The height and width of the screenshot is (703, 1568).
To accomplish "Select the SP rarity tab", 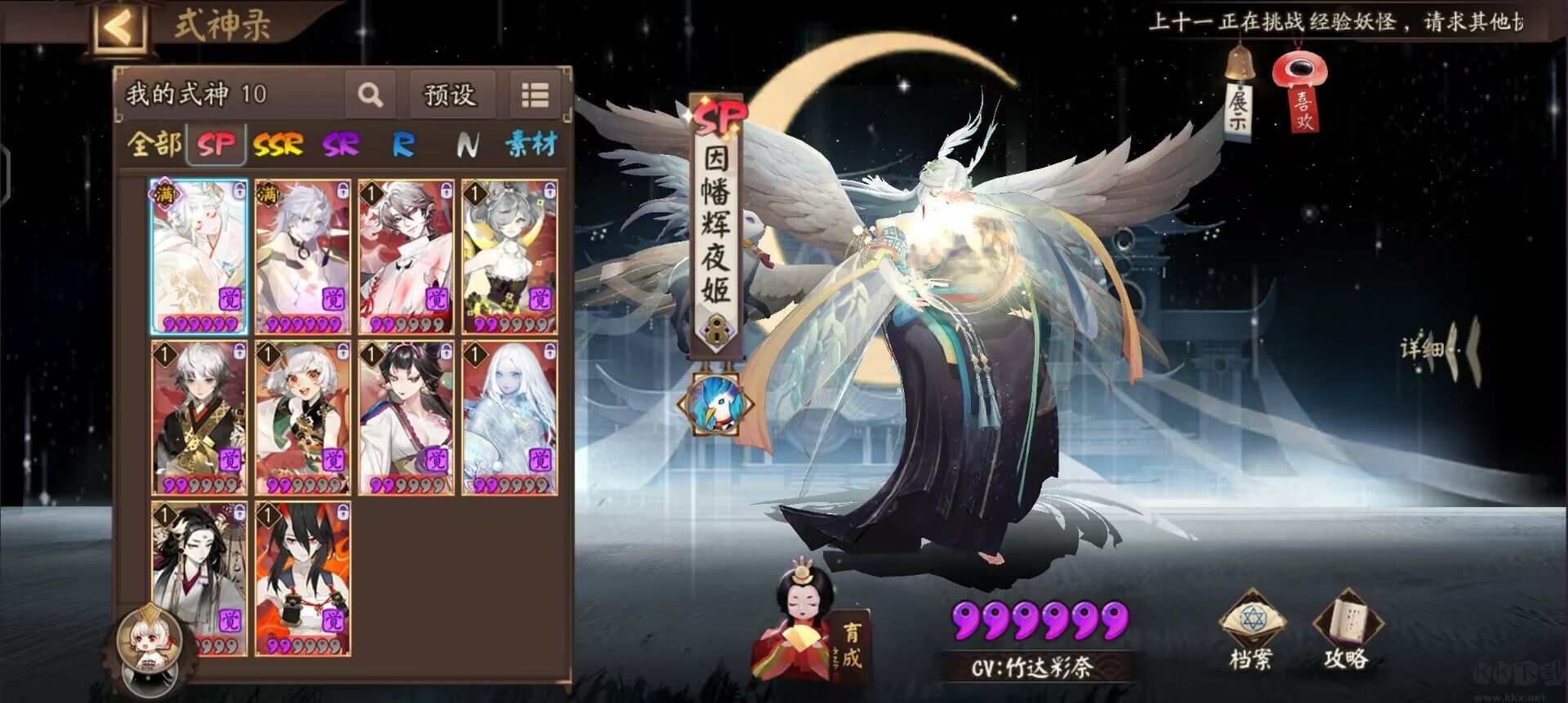I will click(x=216, y=145).
